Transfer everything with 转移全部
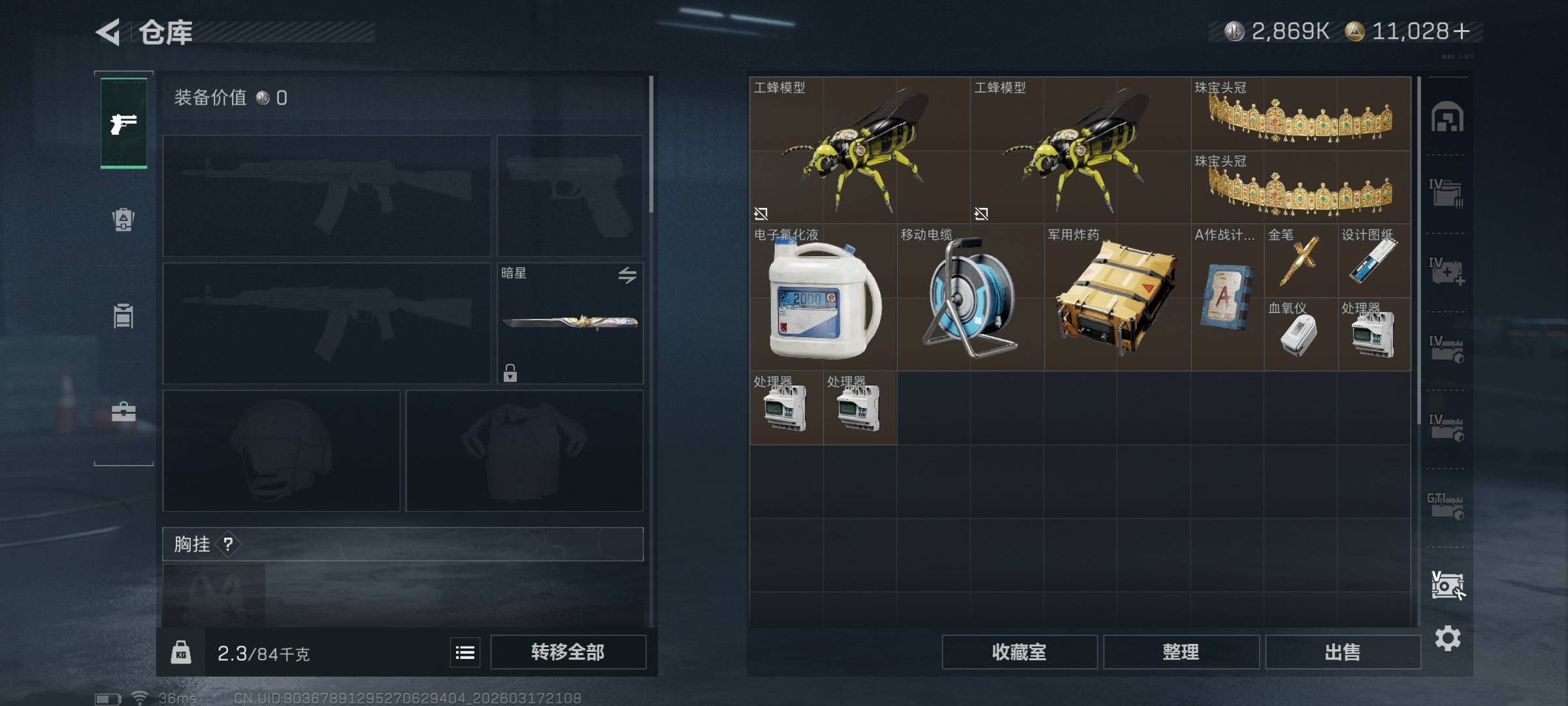 point(568,652)
